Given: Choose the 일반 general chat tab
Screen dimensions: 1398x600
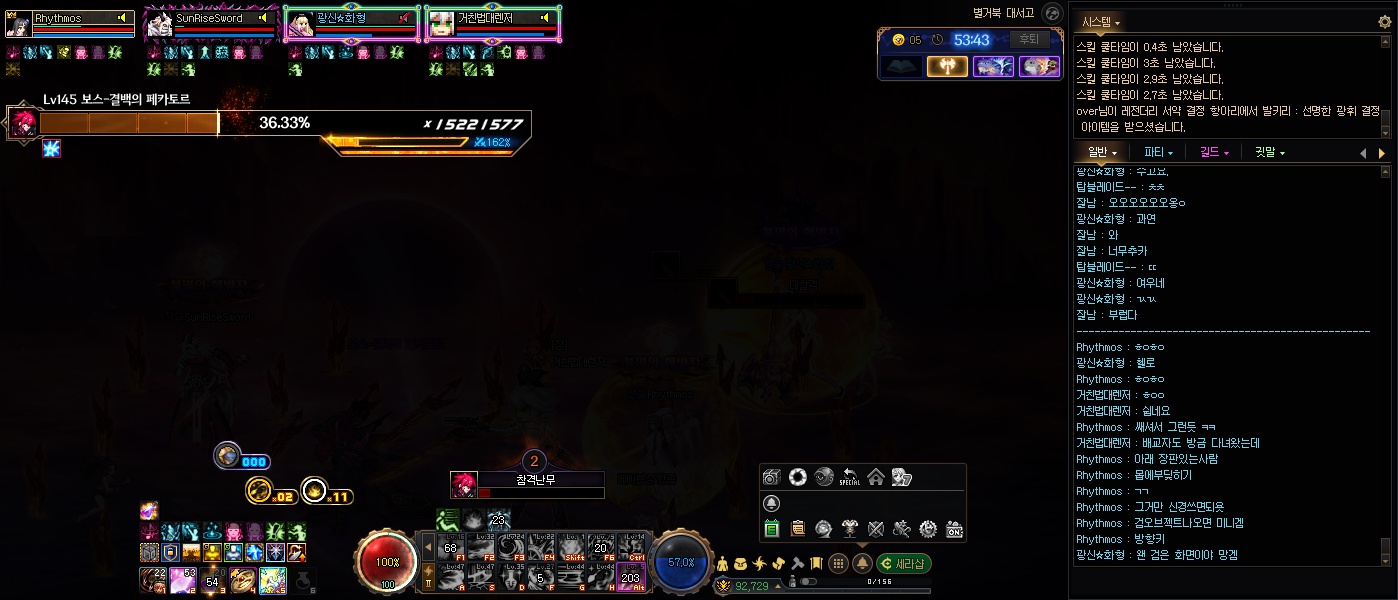Looking at the screenshot, I should 1102,153.
